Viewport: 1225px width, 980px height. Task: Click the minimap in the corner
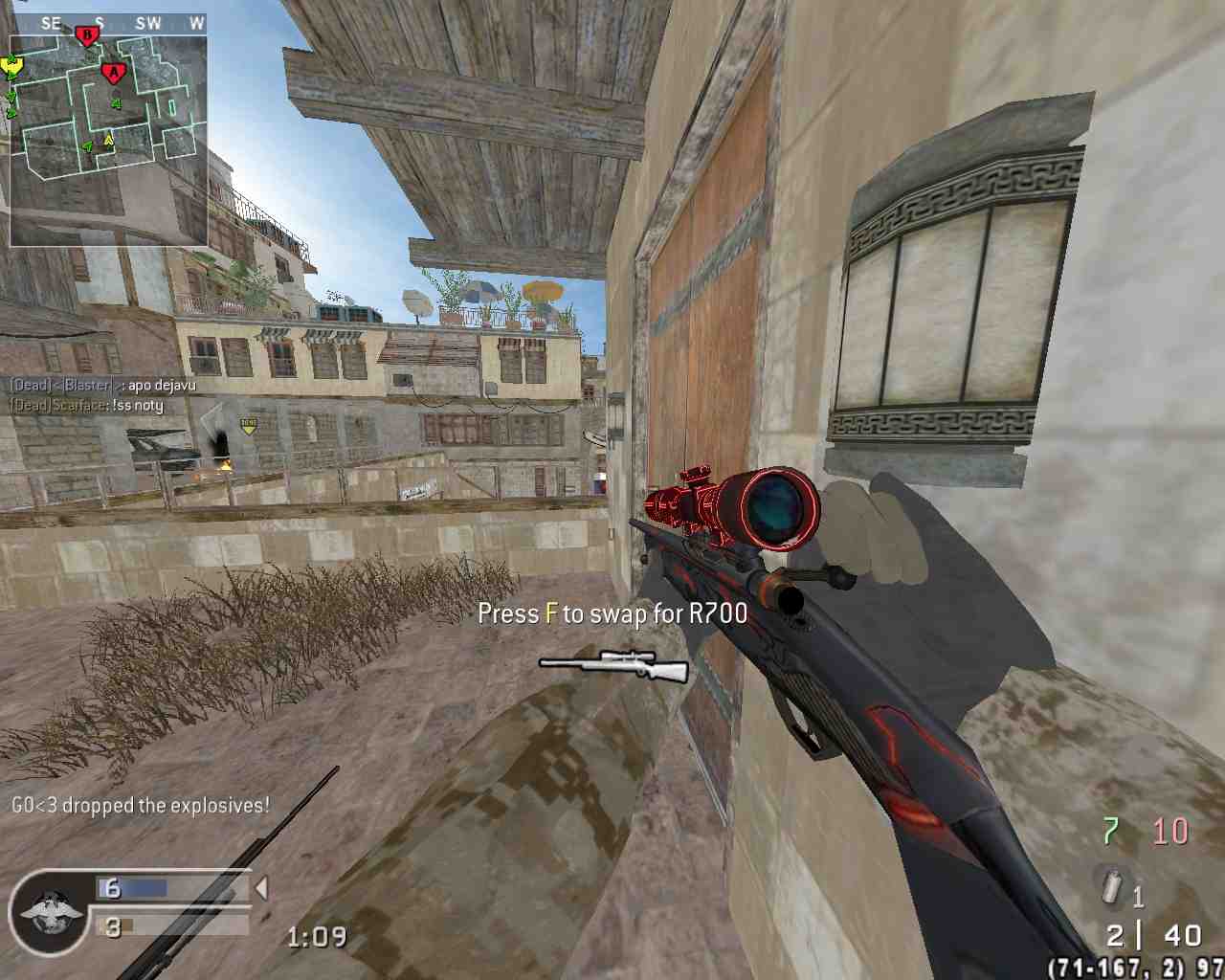click(x=108, y=140)
